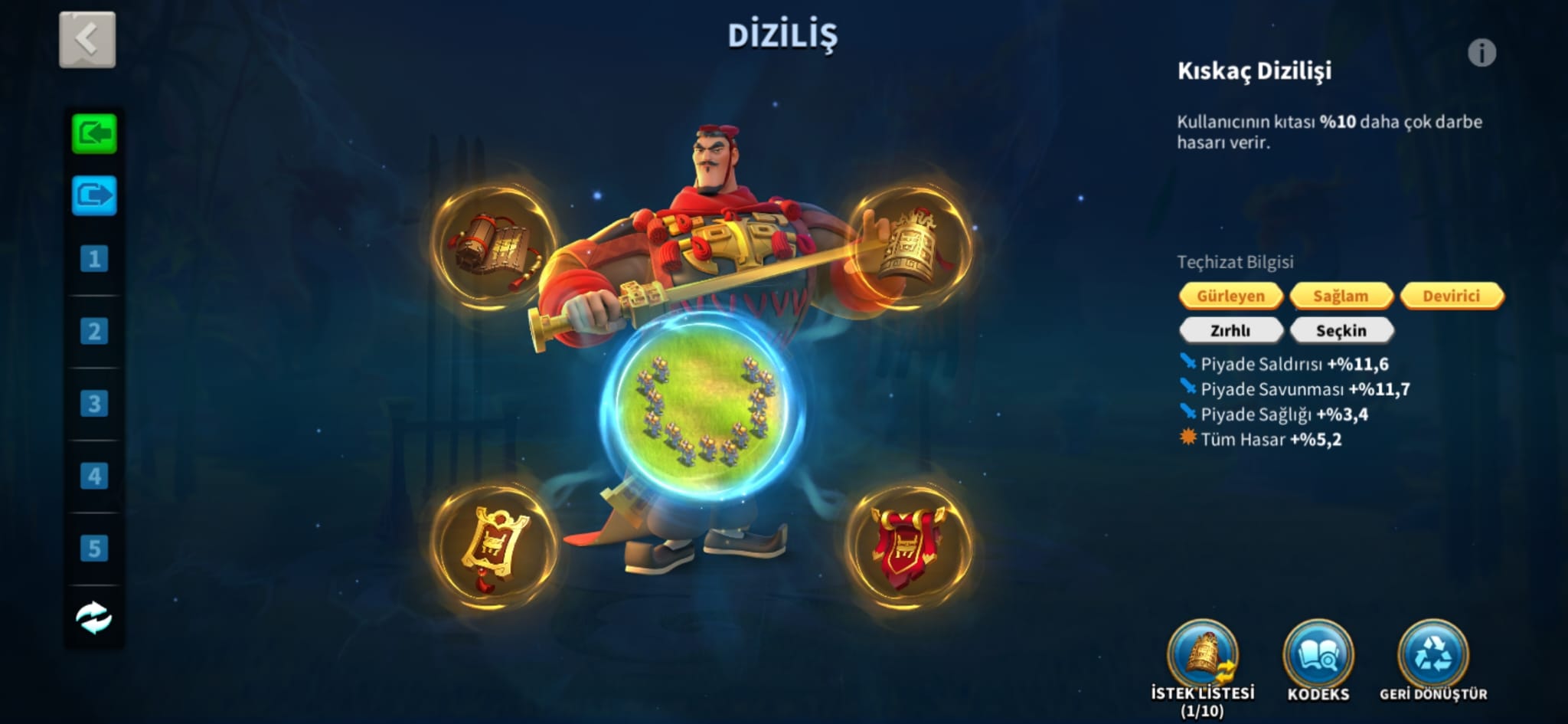Click the Gürleyen equipment tag
This screenshot has width=1568, height=724.
click(x=1230, y=296)
